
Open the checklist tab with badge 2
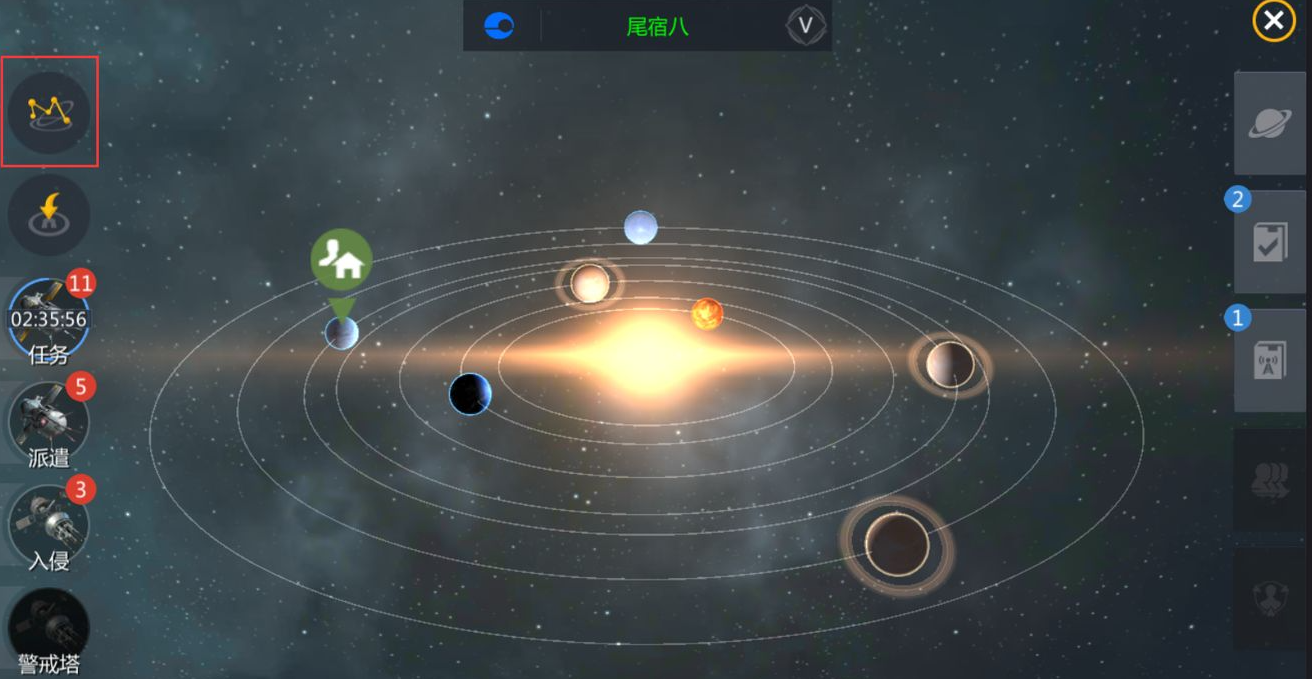click(1270, 242)
